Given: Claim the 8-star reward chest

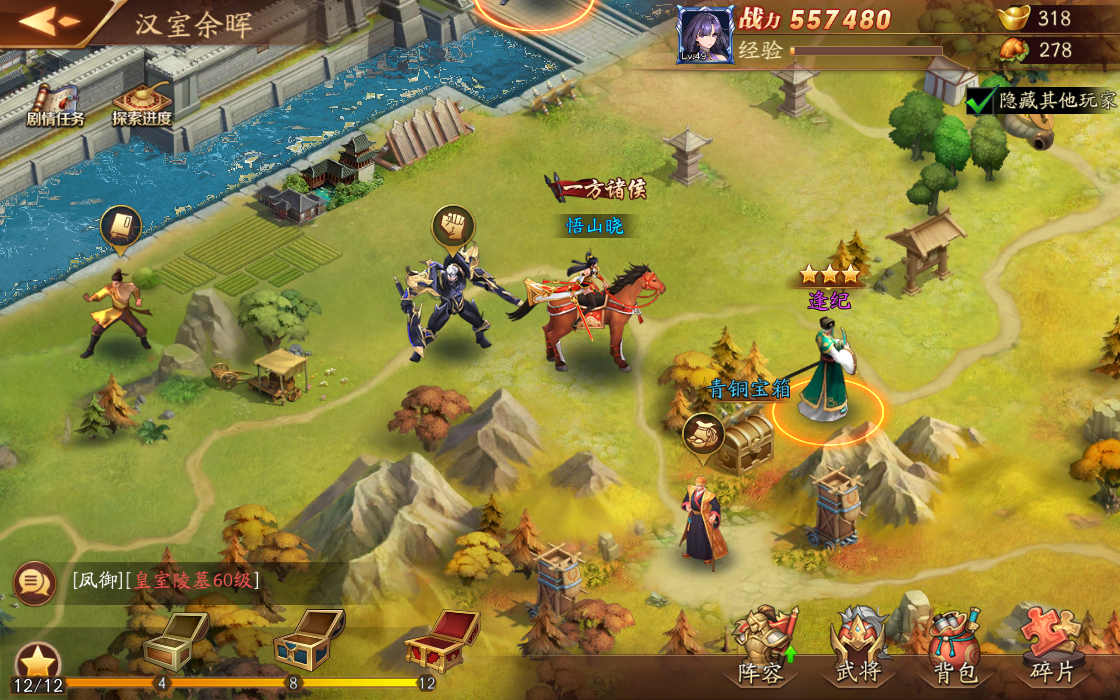Looking at the screenshot, I should [308, 639].
